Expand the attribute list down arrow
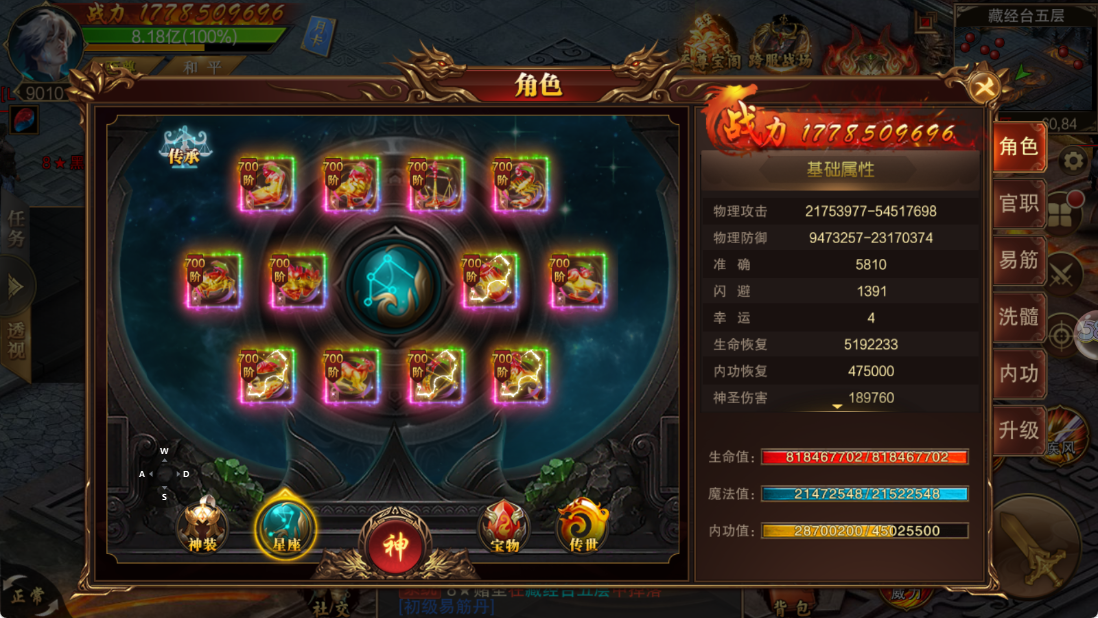The image size is (1098, 618). pyautogui.click(x=838, y=406)
